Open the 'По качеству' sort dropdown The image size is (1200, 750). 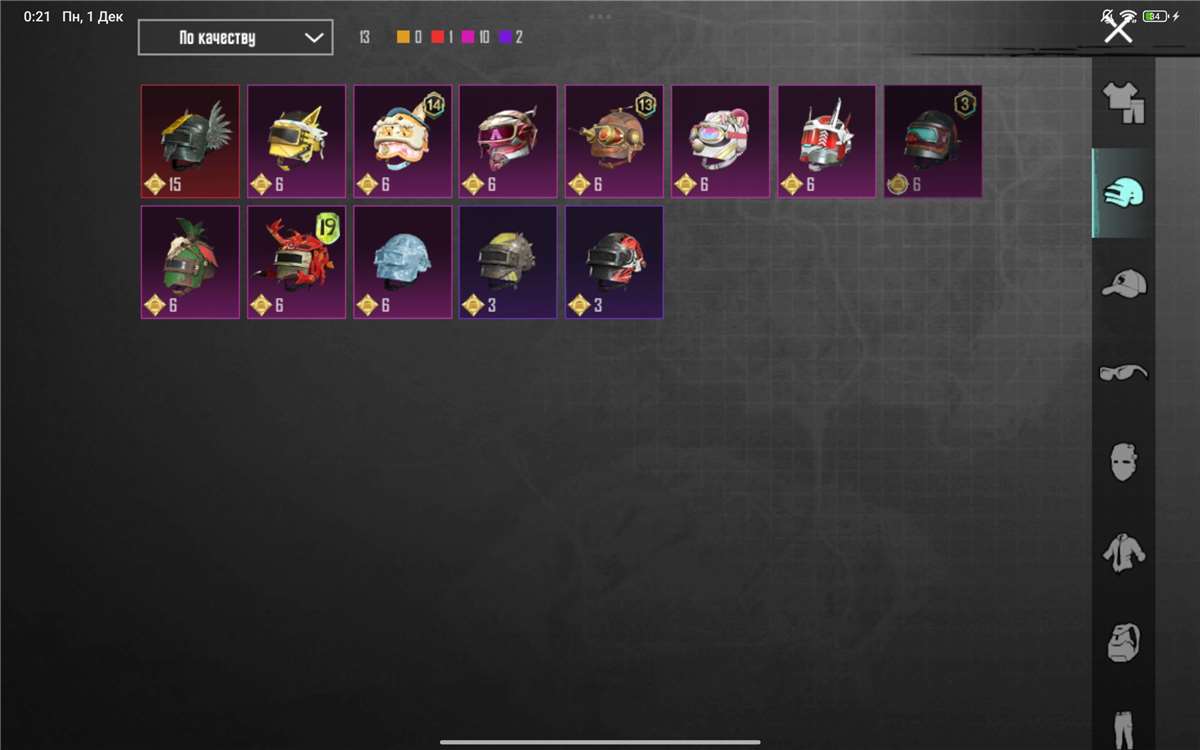point(235,38)
